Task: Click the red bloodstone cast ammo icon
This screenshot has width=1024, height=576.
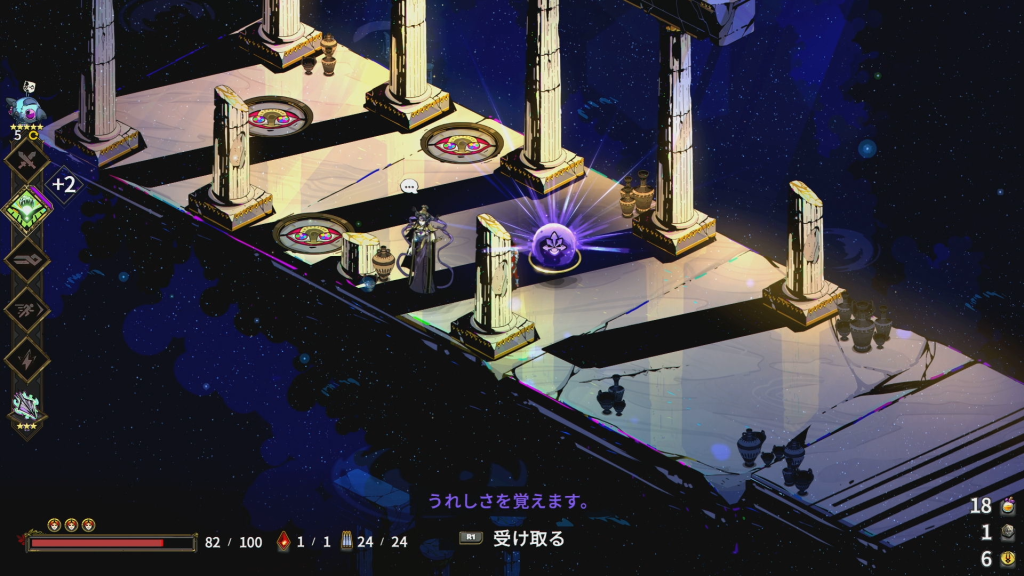Action: [283, 542]
